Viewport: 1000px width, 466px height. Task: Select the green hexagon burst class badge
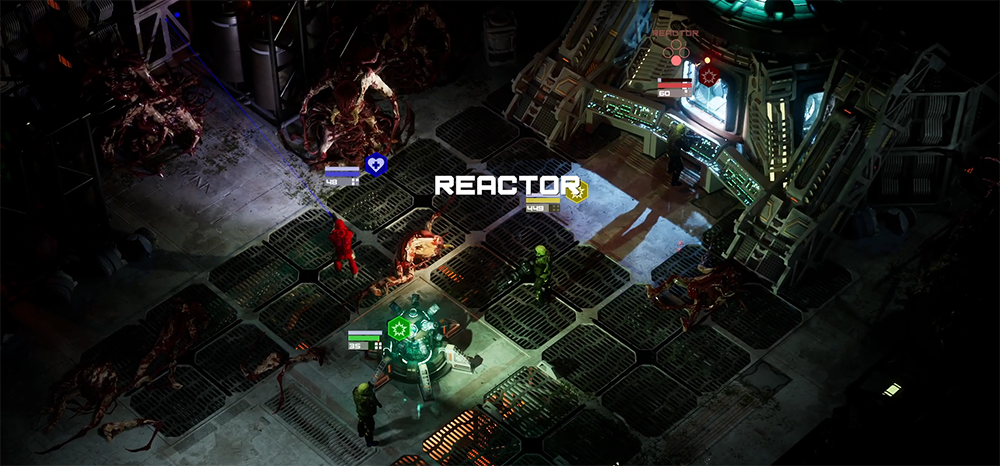coord(400,327)
